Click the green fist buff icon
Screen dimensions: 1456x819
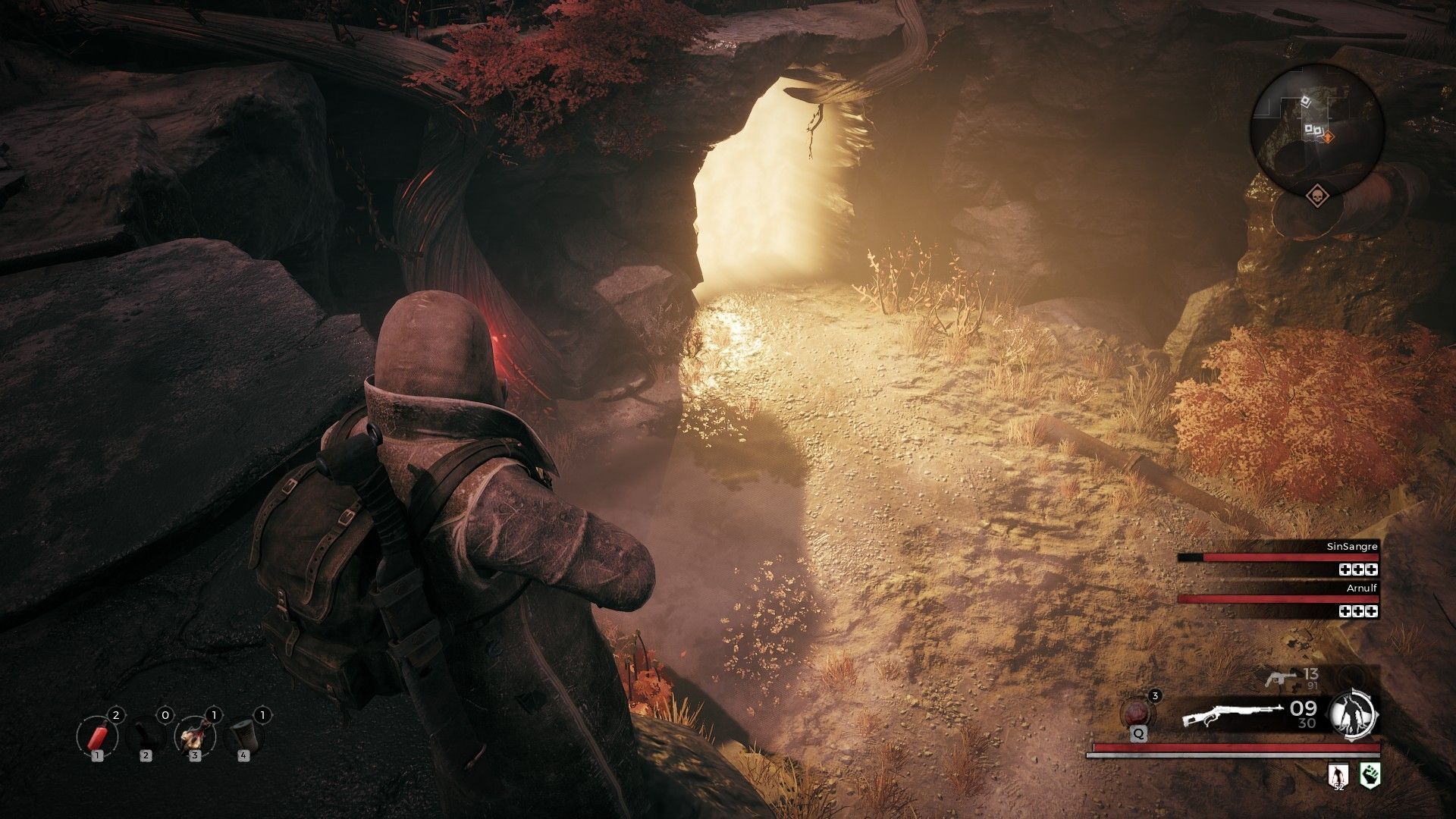(x=1370, y=774)
